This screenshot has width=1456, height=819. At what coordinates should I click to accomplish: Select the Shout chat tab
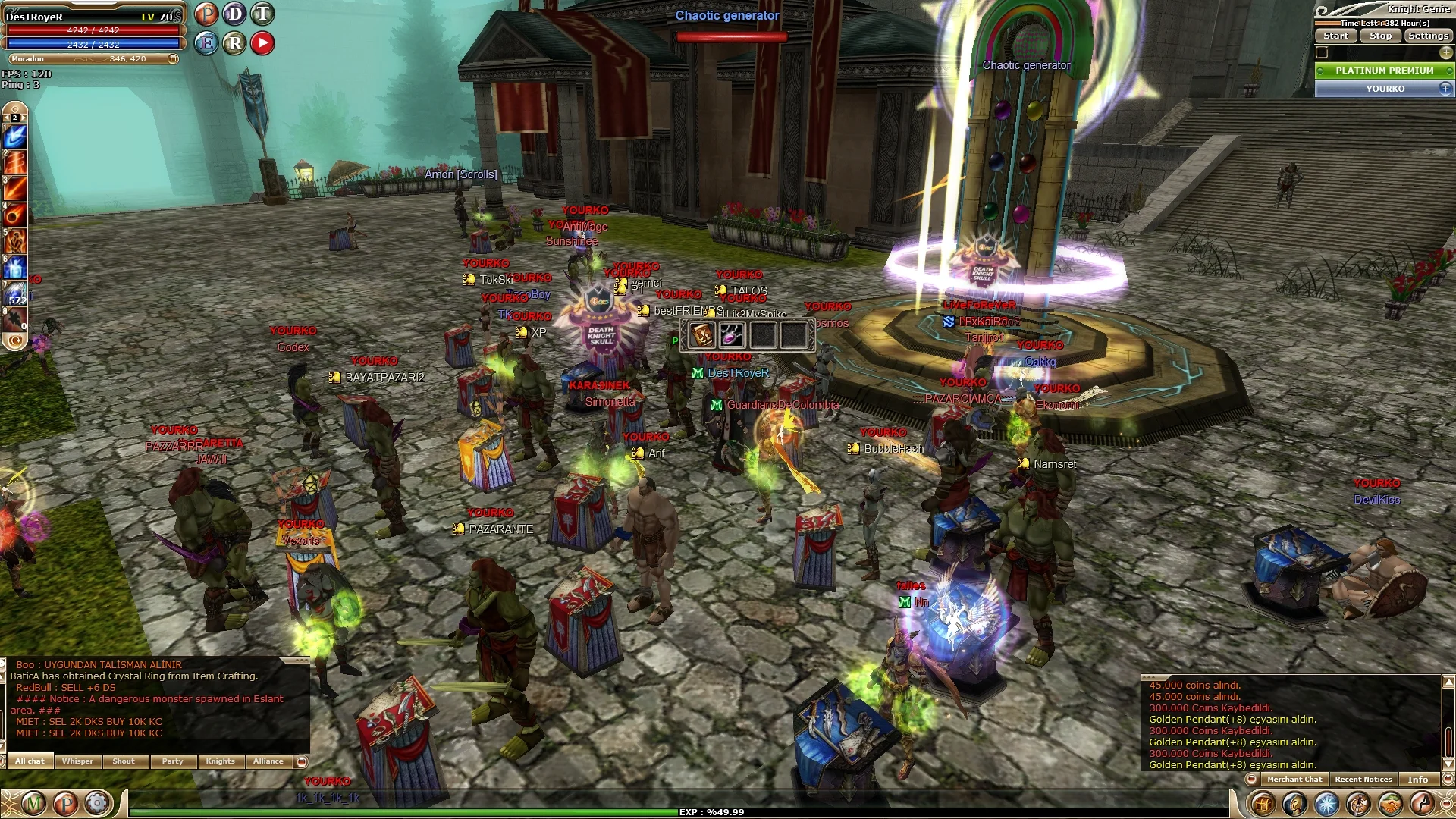pyautogui.click(x=124, y=761)
